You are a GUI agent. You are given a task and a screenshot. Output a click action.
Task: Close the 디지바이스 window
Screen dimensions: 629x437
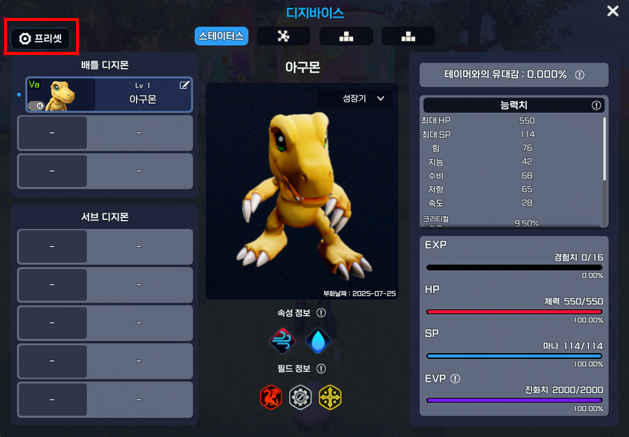click(613, 11)
